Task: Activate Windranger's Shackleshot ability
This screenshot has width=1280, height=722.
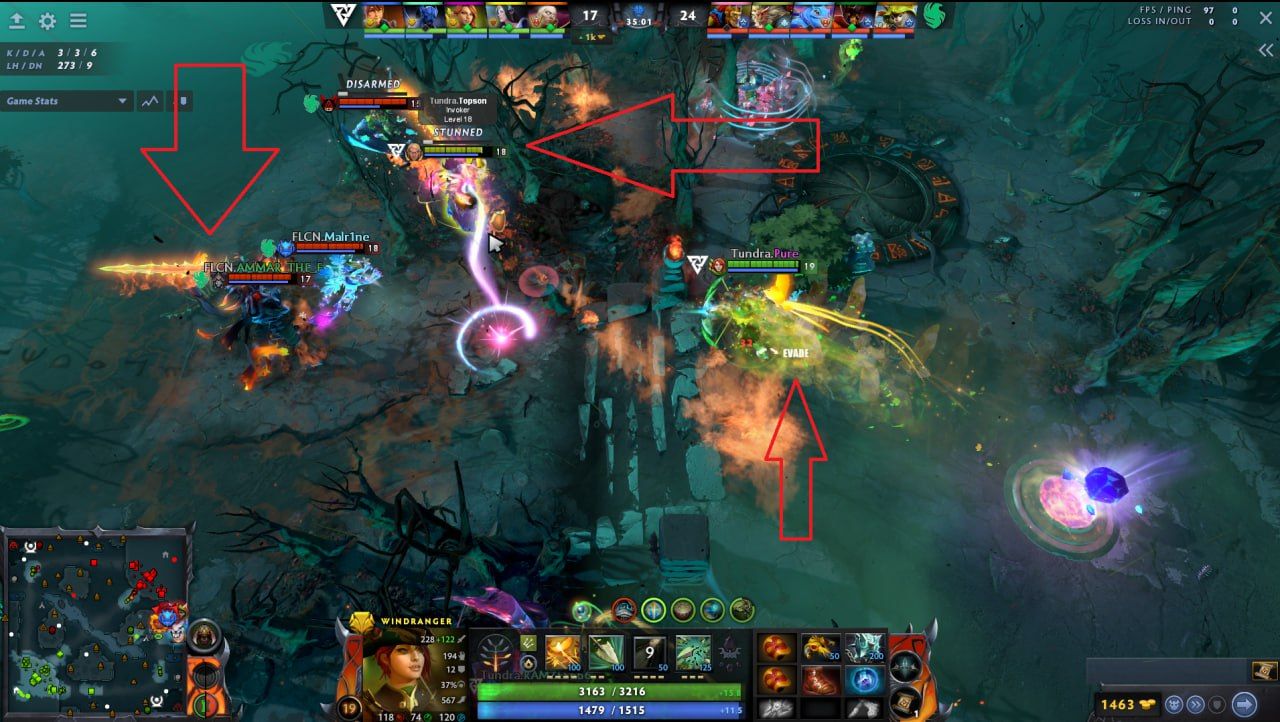Action: pos(562,652)
